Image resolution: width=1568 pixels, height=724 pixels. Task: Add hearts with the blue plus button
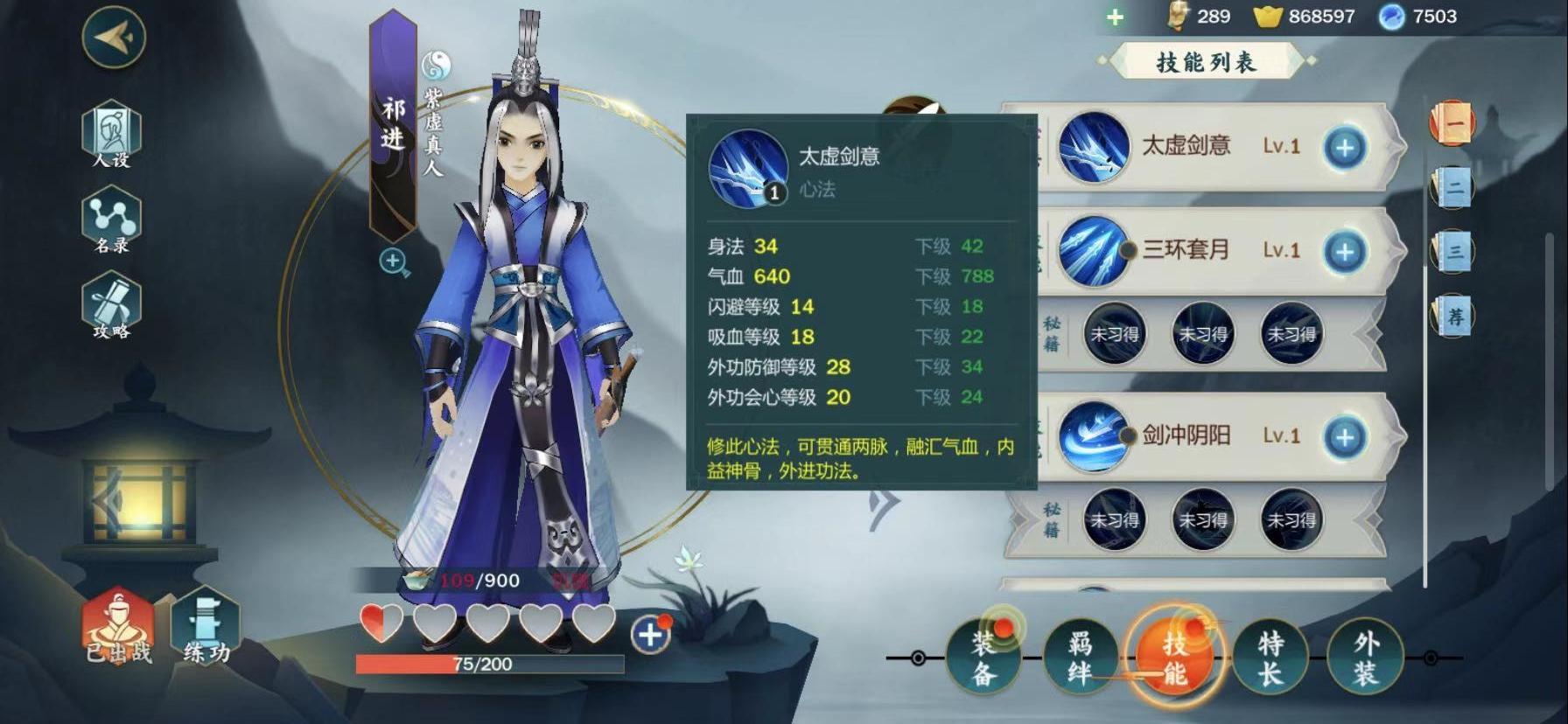pyautogui.click(x=649, y=635)
